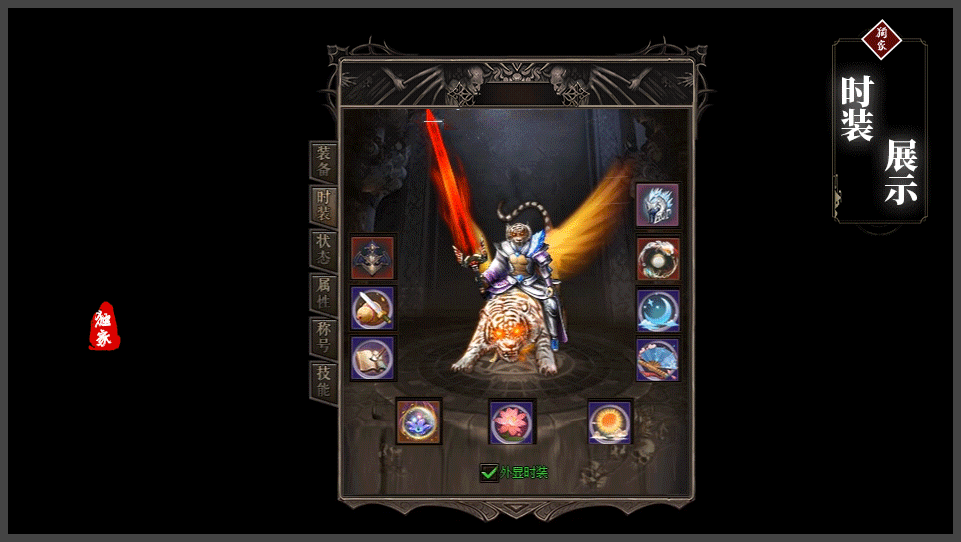This screenshot has height=542, width=961.
Task: Open the 技能 (Skills) tab
Action: (323, 381)
